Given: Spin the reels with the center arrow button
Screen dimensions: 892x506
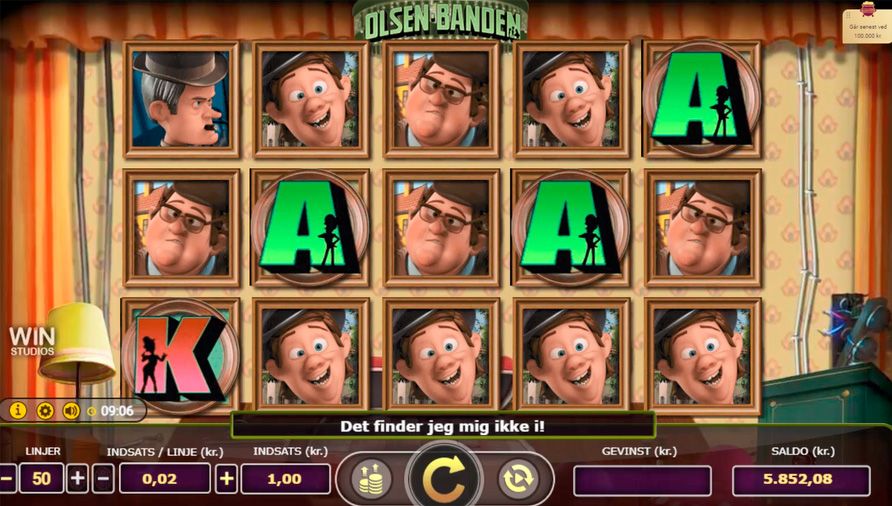Looking at the screenshot, I should (x=444, y=479).
